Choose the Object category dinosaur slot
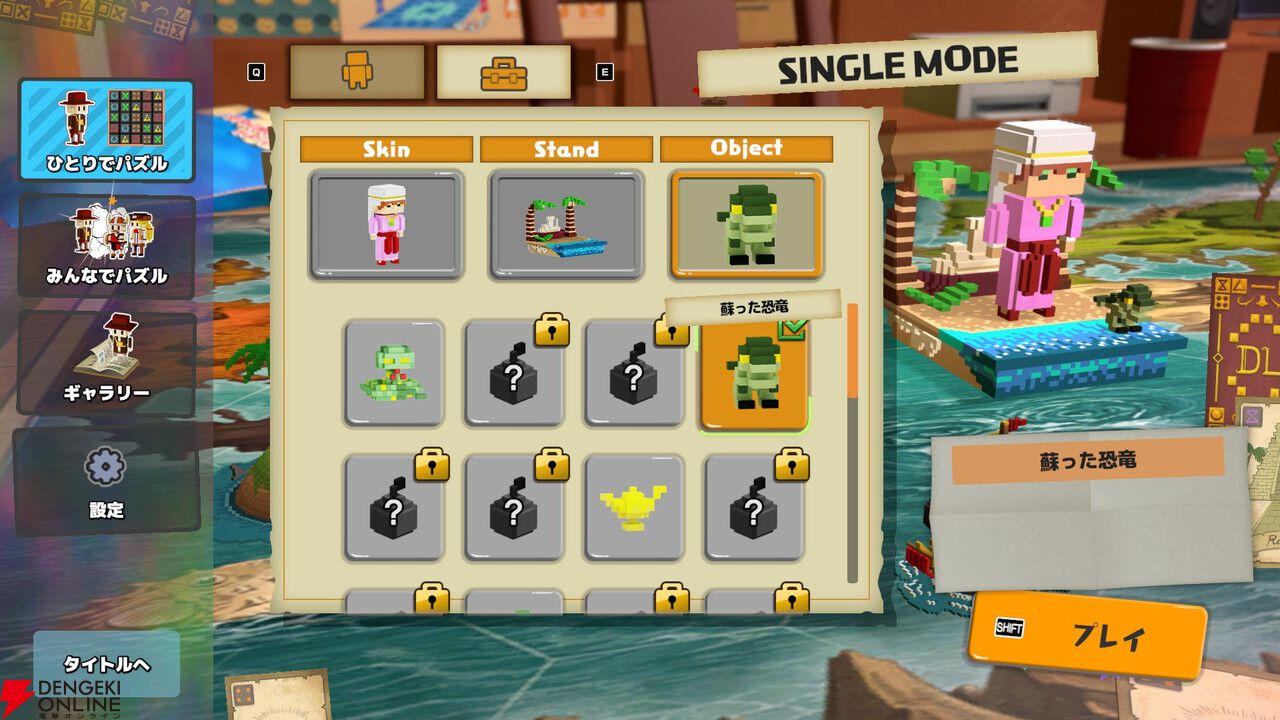Screen dimensions: 1280x720 pos(747,224)
